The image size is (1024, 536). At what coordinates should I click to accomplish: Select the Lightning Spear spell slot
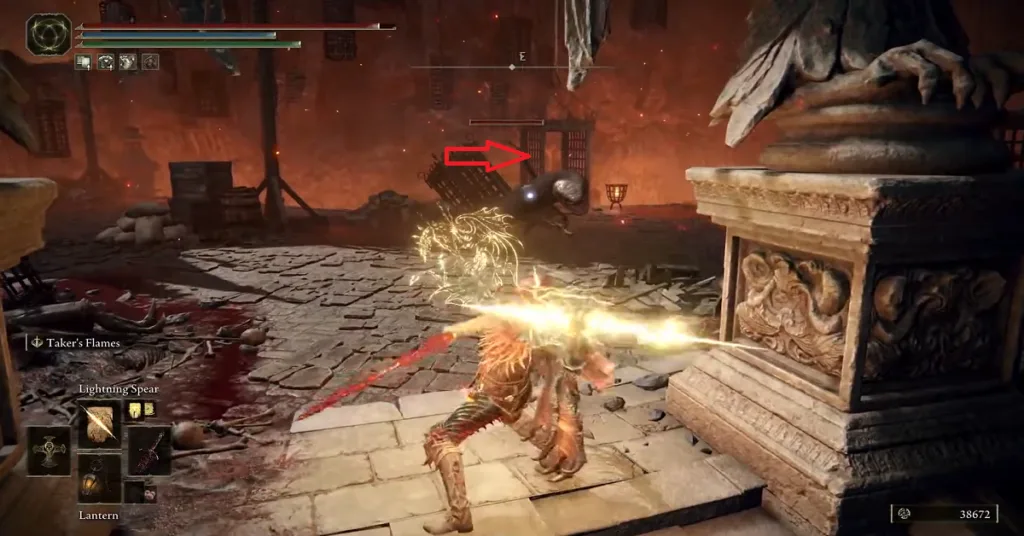coord(99,423)
